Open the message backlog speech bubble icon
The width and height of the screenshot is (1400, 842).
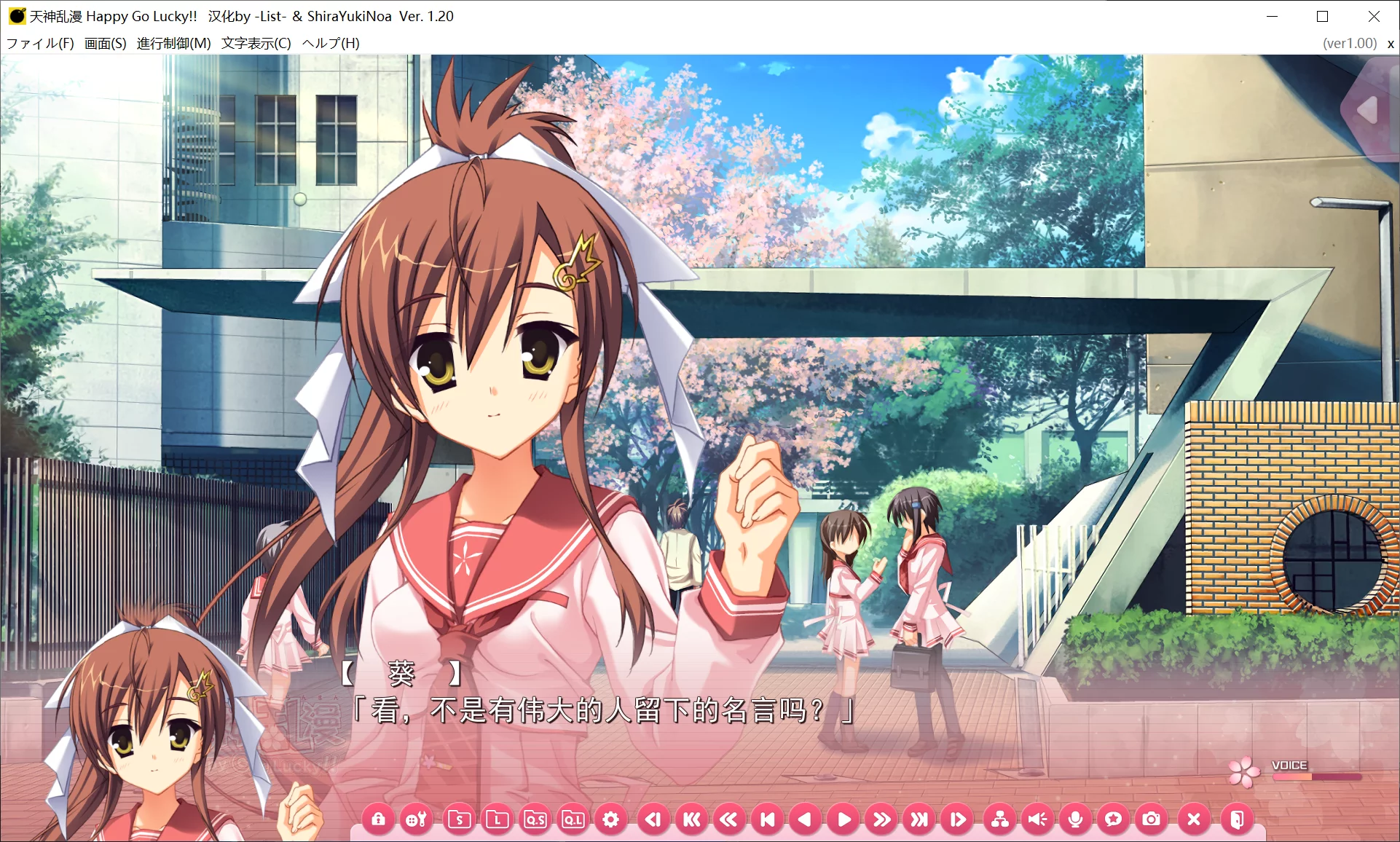[x=1115, y=819]
